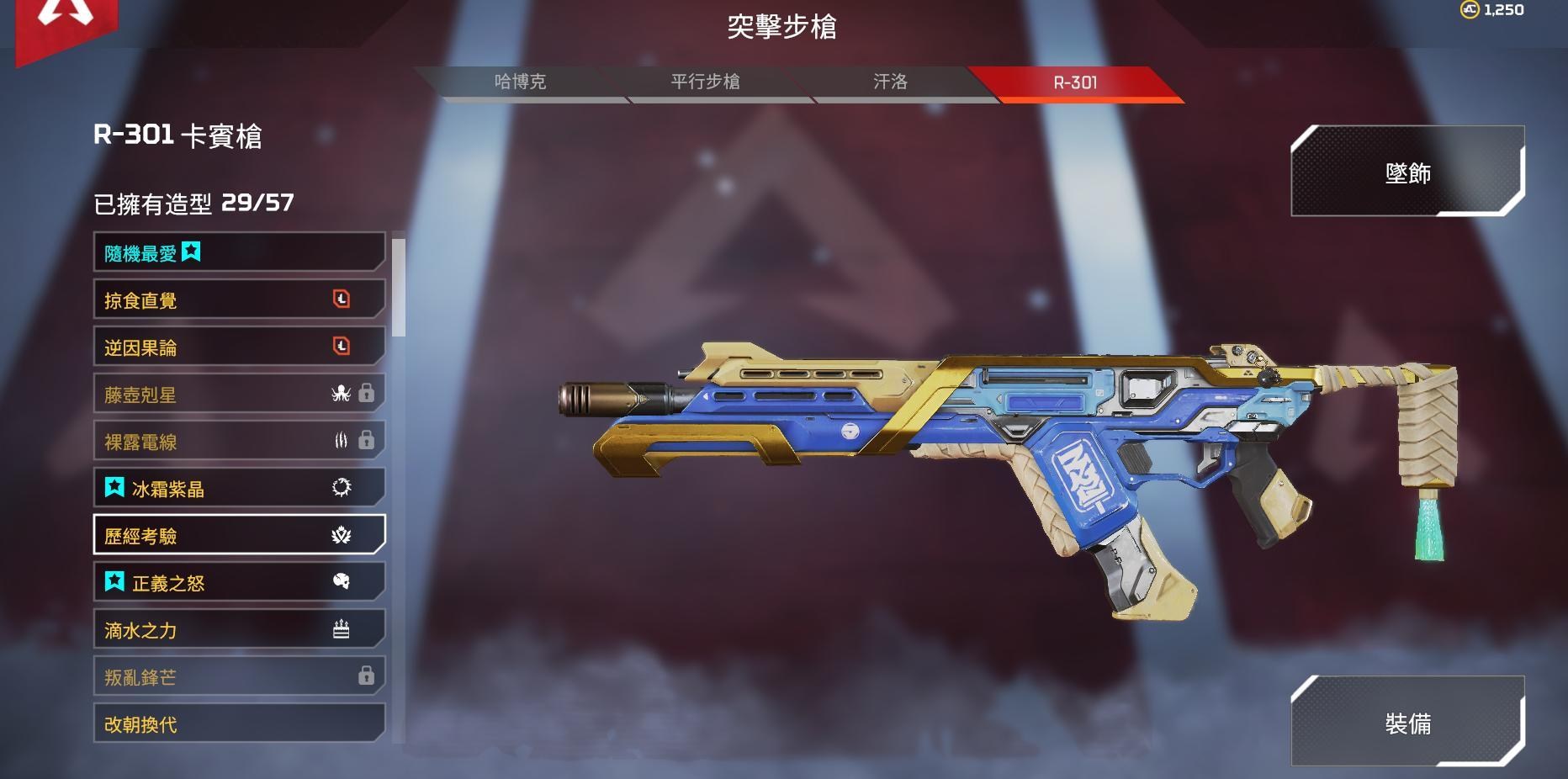The width and height of the screenshot is (1568, 779).
Task: Toggle the star beside 隨機最愛
Action: click(193, 251)
